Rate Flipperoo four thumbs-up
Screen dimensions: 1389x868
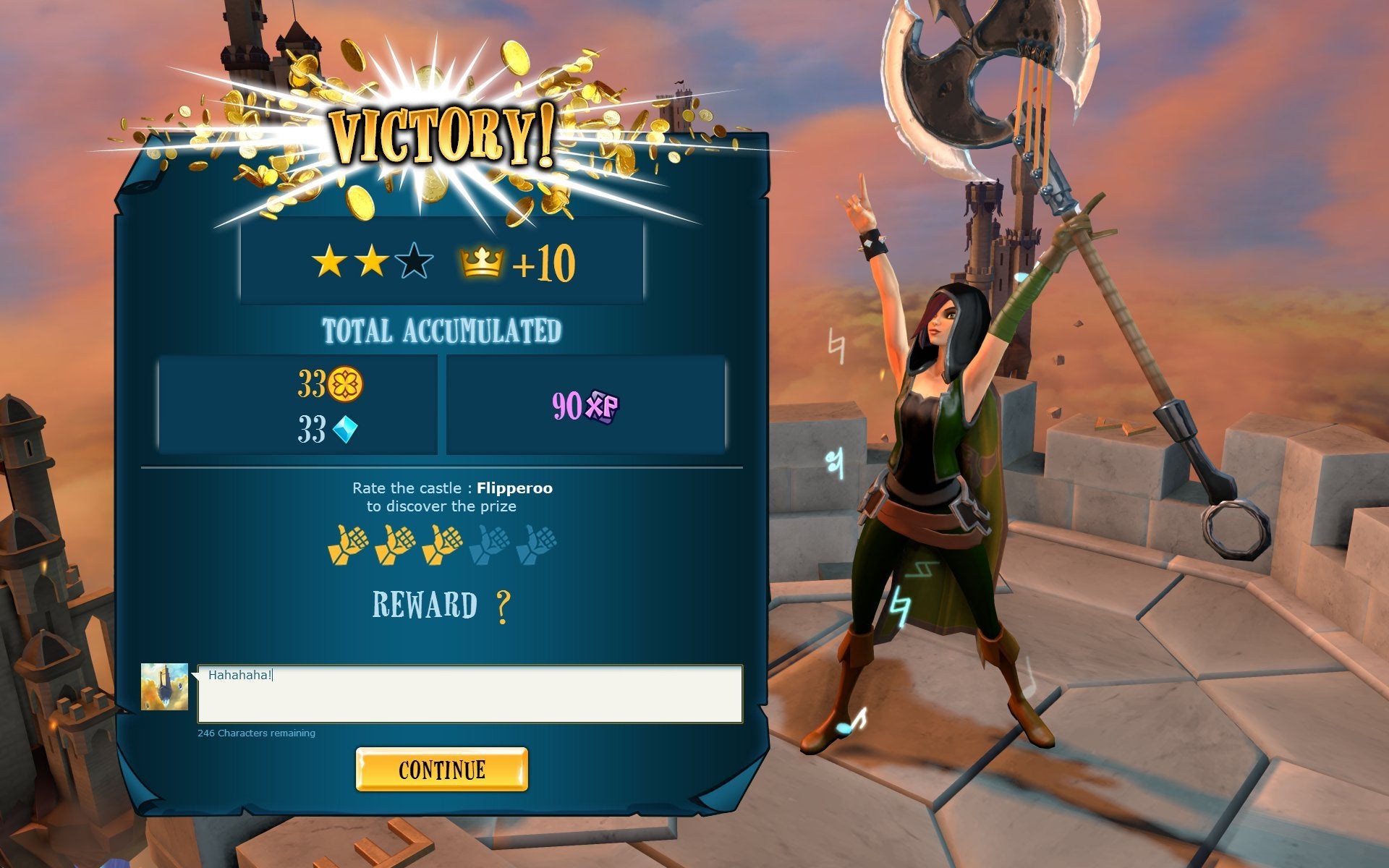[488, 545]
